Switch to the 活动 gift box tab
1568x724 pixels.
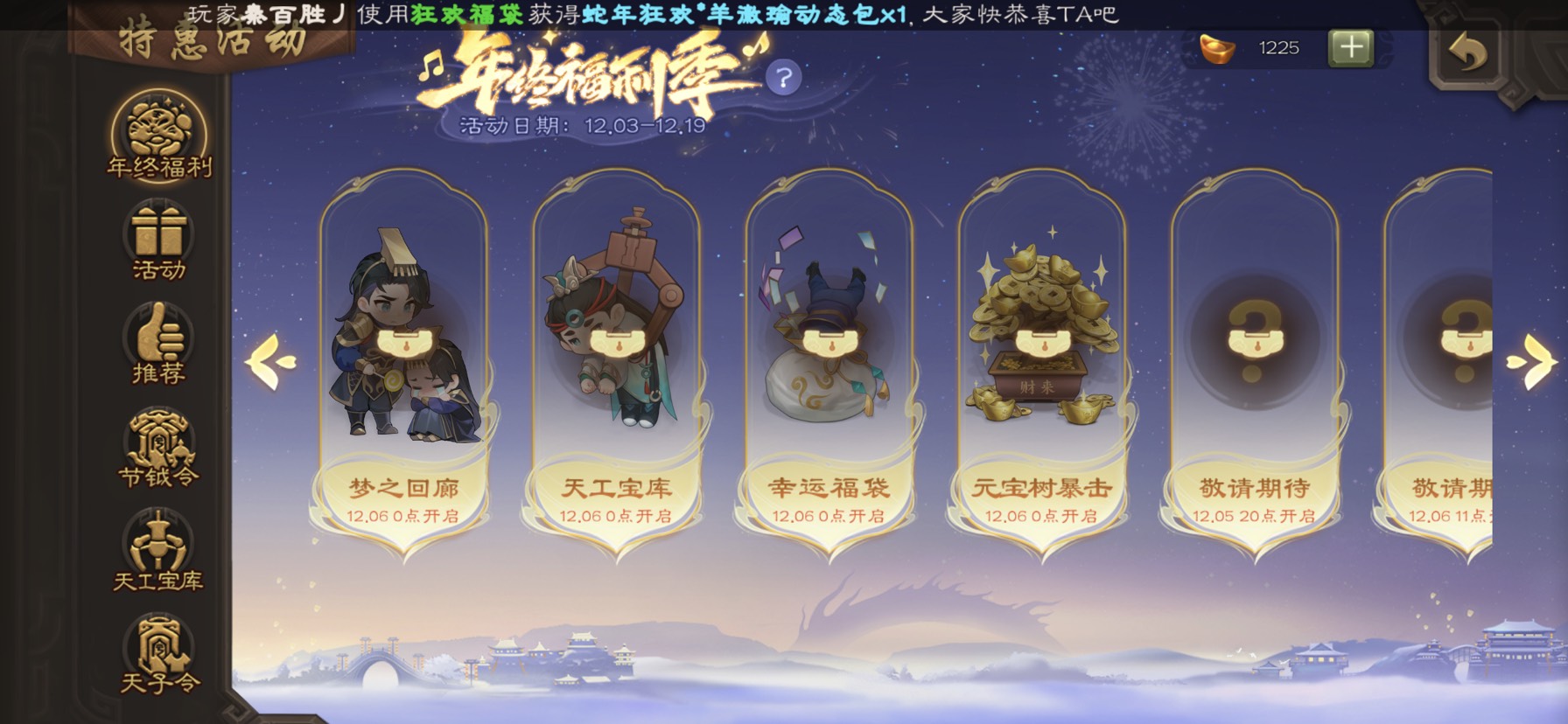[x=158, y=240]
